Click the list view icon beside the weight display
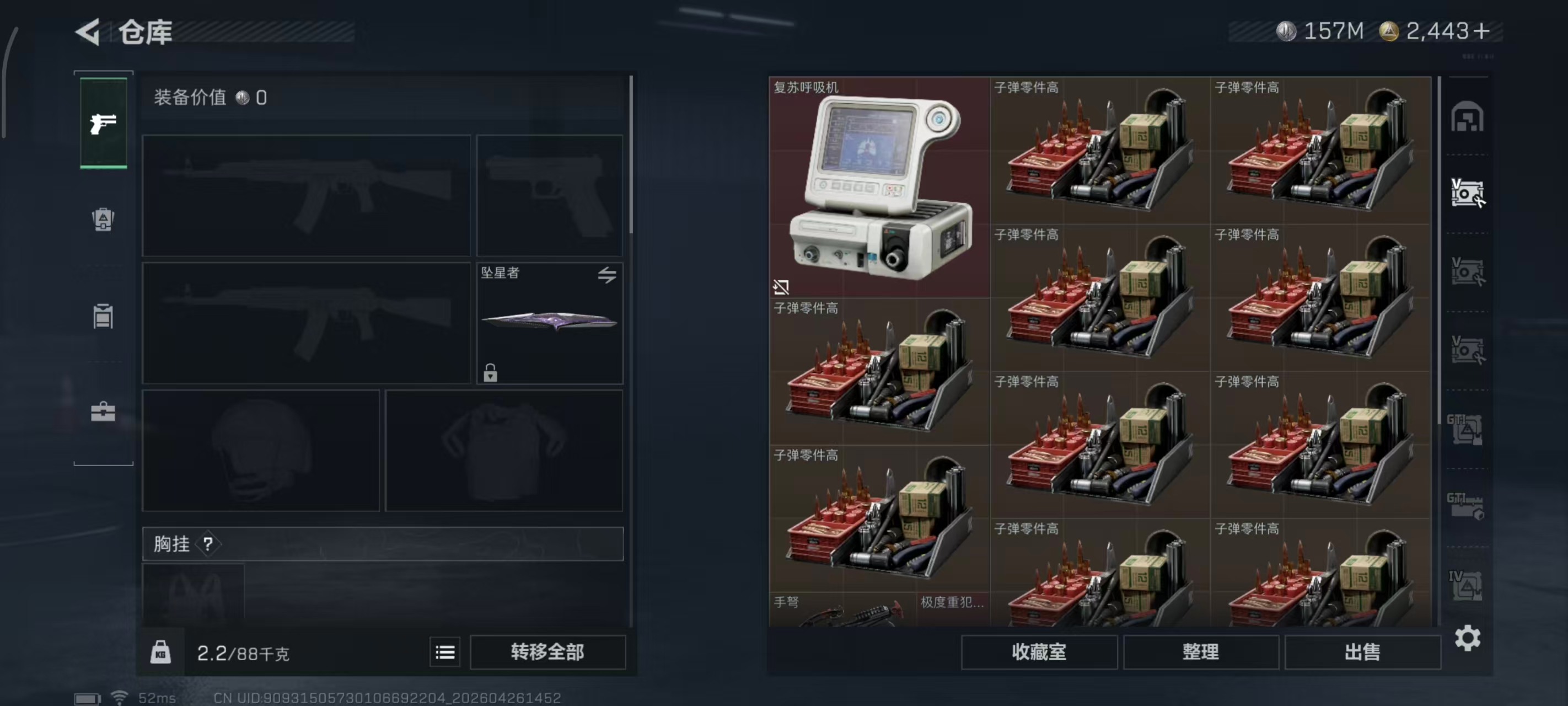Viewport: 1568px width, 706px height. [x=445, y=652]
